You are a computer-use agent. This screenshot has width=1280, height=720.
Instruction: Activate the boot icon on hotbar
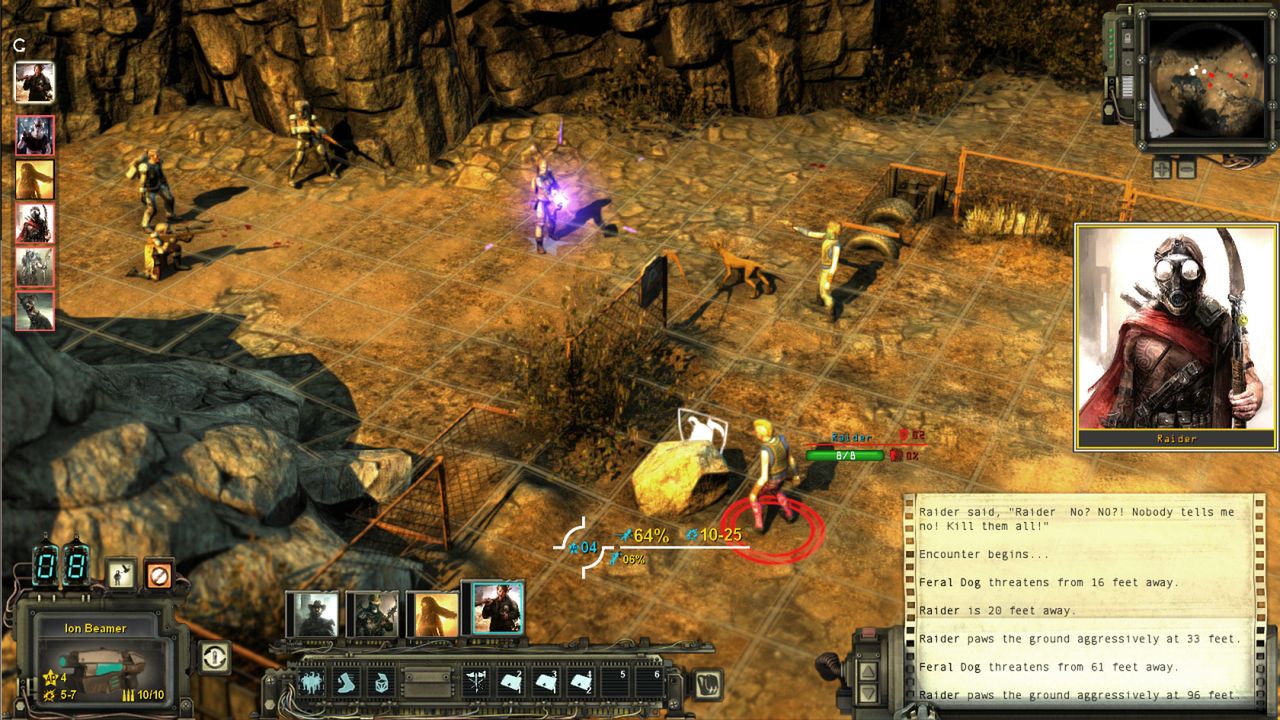pyautogui.click(x=347, y=683)
